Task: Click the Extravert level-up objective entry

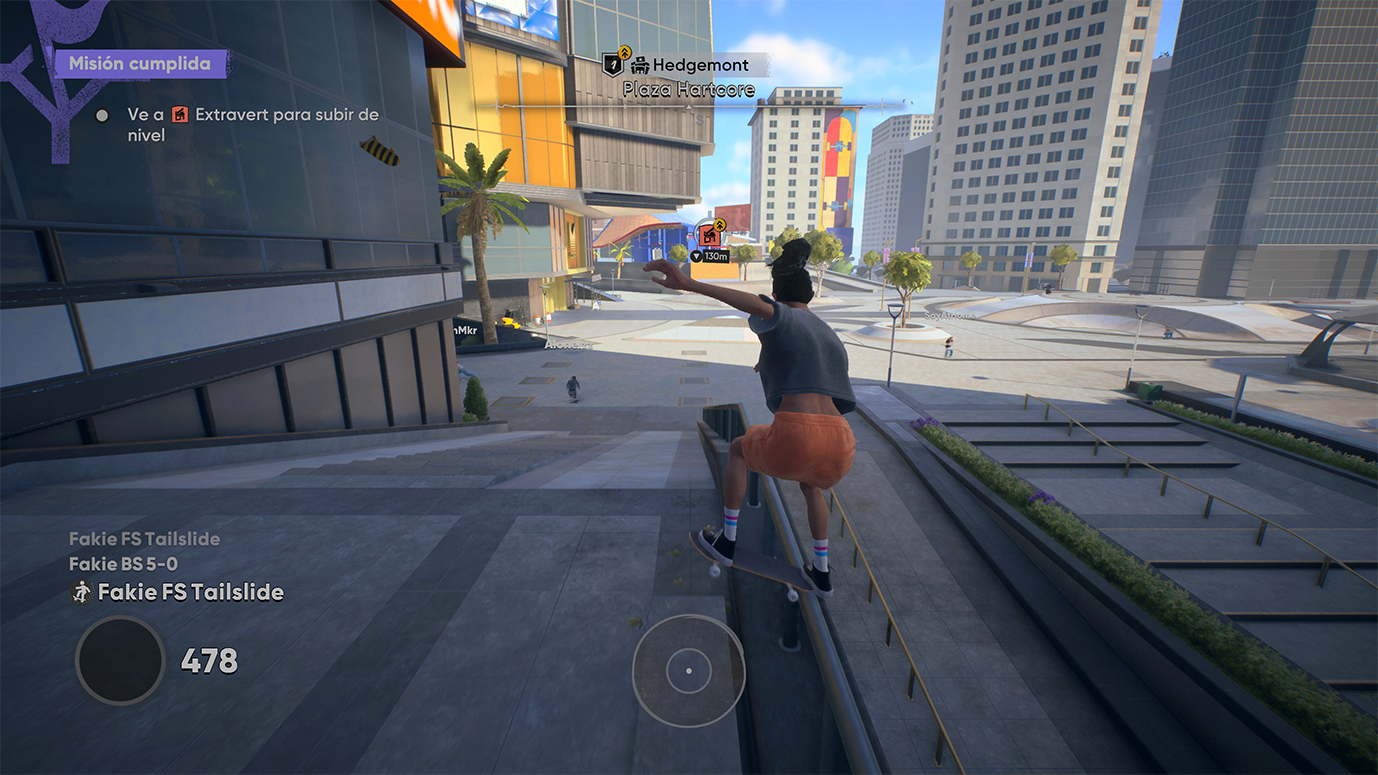Action: [x=252, y=124]
